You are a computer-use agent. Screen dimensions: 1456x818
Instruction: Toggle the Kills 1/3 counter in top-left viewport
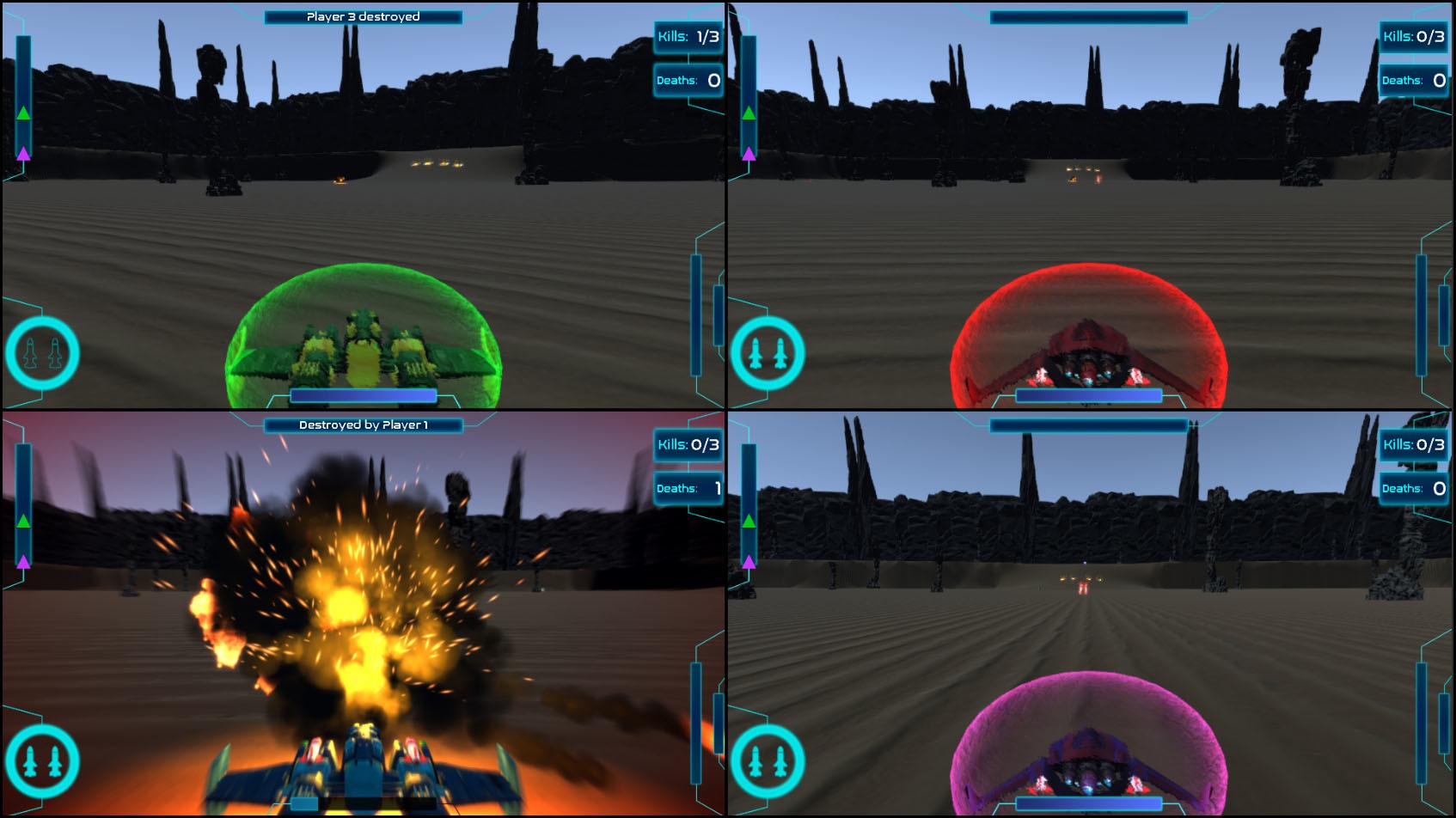(x=688, y=38)
